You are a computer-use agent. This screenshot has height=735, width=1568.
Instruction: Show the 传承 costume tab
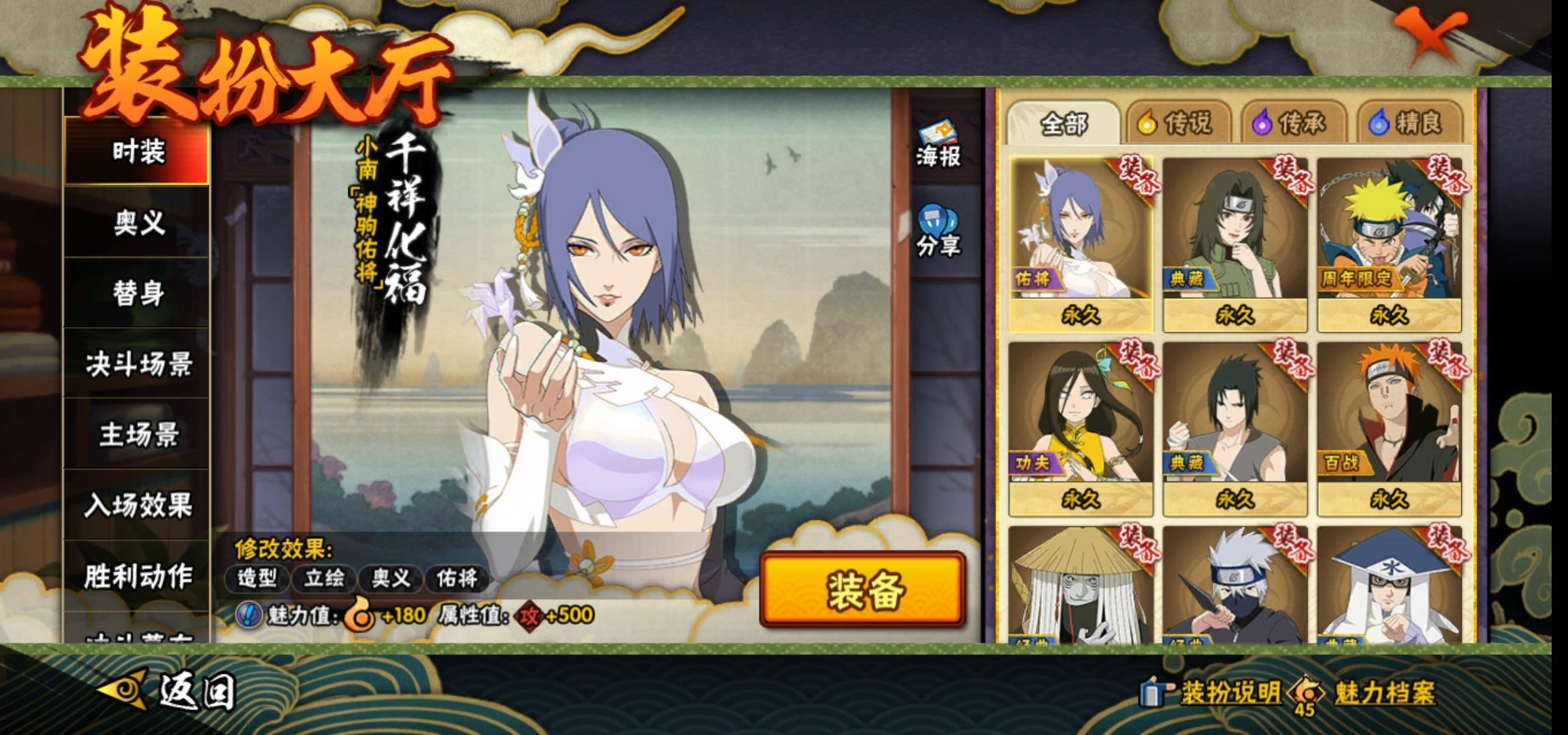pos(1293,124)
